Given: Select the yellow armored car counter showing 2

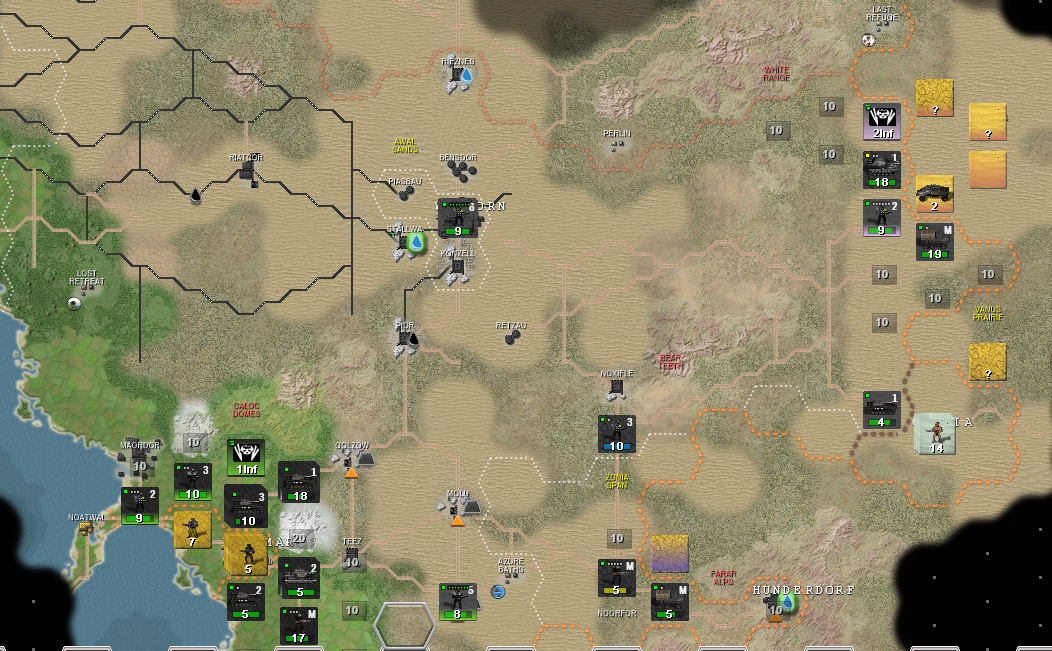Looking at the screenshot, I should coord(934,194).
